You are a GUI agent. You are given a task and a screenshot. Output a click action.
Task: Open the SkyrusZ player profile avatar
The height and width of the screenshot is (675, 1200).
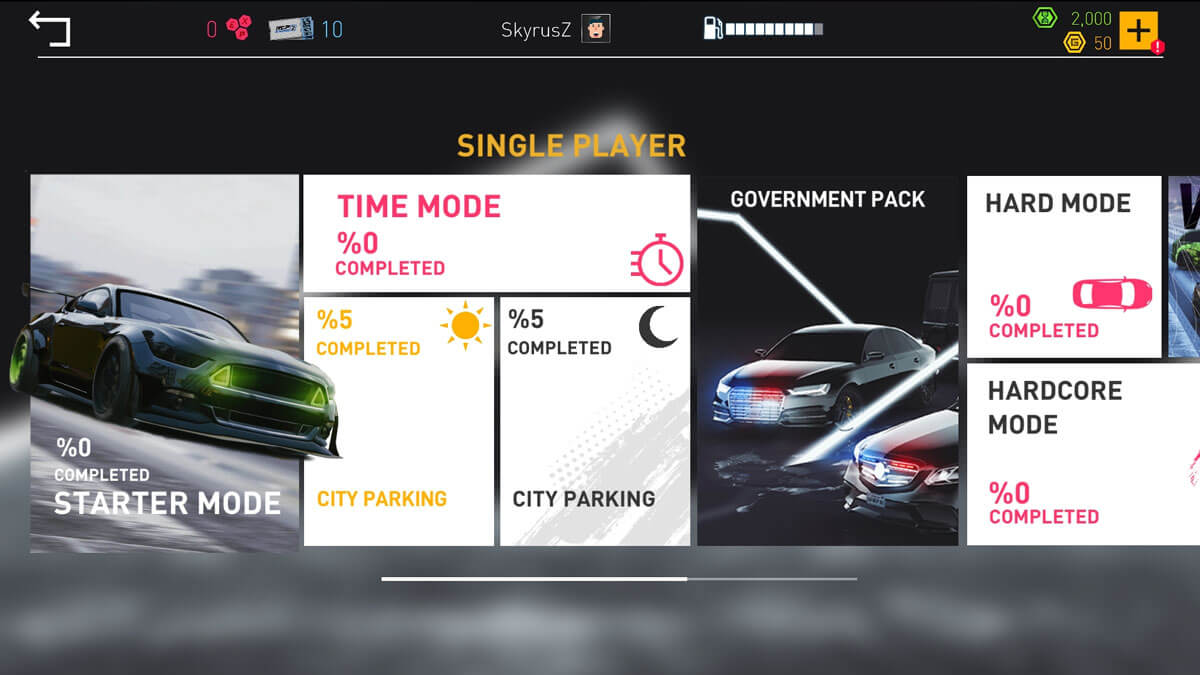[x=596, y=29]
